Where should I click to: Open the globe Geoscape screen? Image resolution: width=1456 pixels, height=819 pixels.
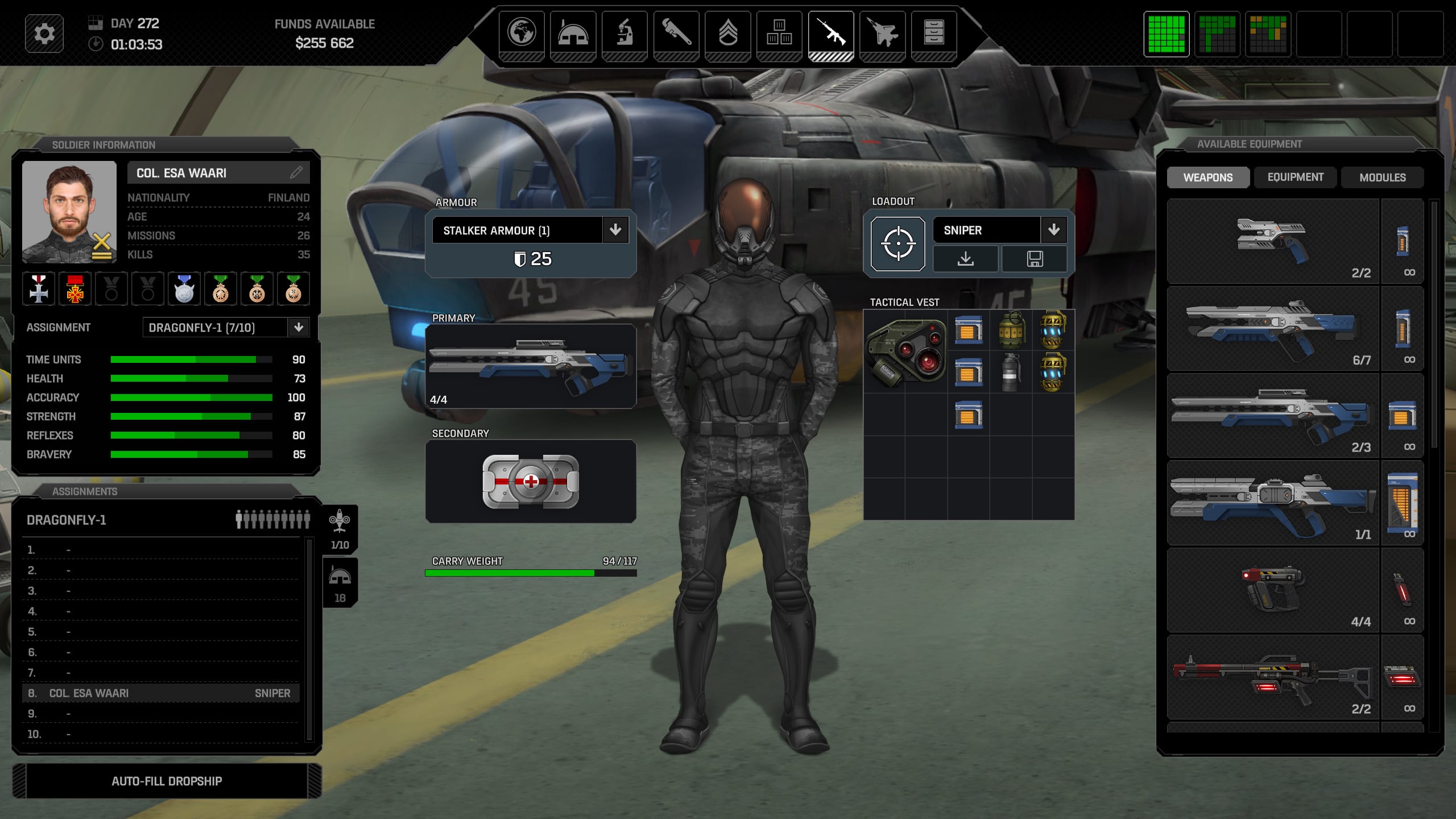tap(521, 33)
